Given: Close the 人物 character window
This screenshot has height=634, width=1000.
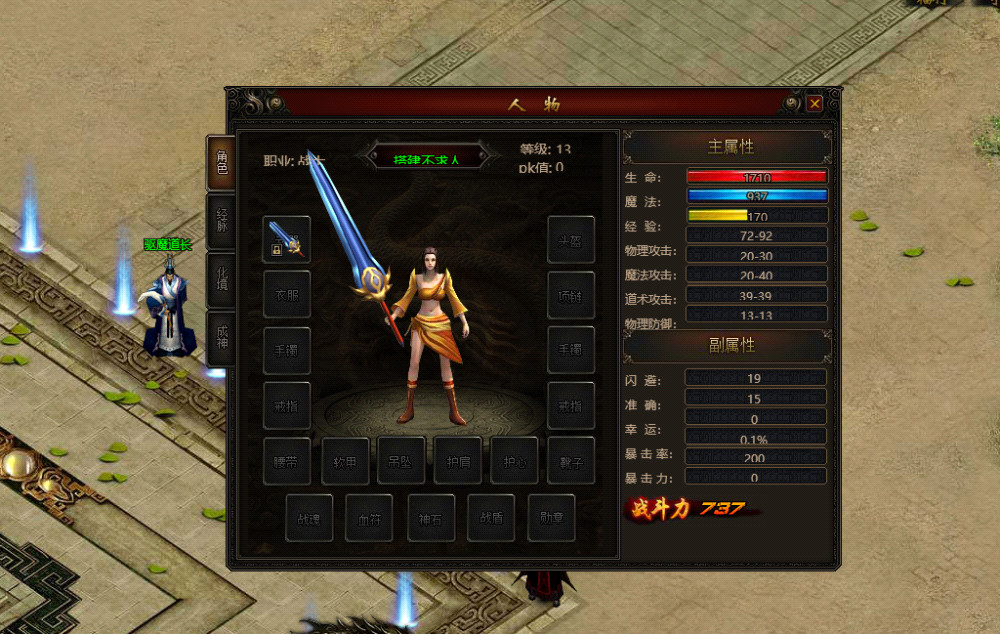Looking at the screenshot, I should click(815, 103).
